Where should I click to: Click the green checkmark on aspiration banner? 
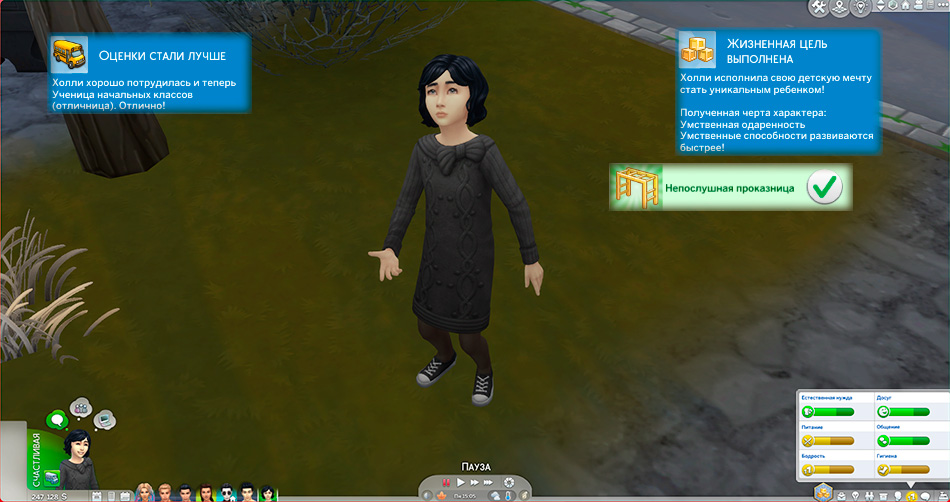[x=825, y=187]
